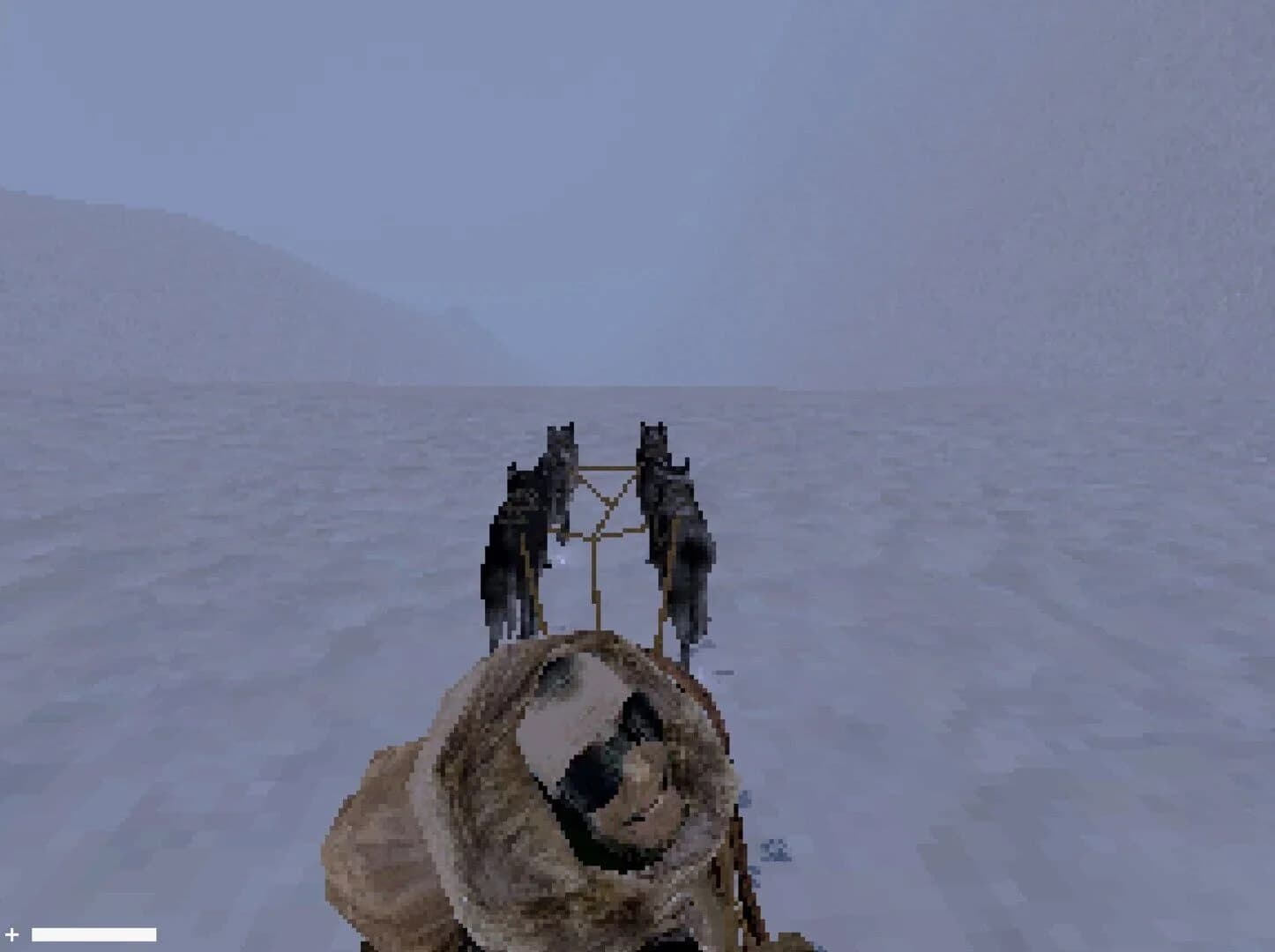Click the plus icon near the status bar
This screenshot has height=952, width=1275.
[x=12, y=933]
